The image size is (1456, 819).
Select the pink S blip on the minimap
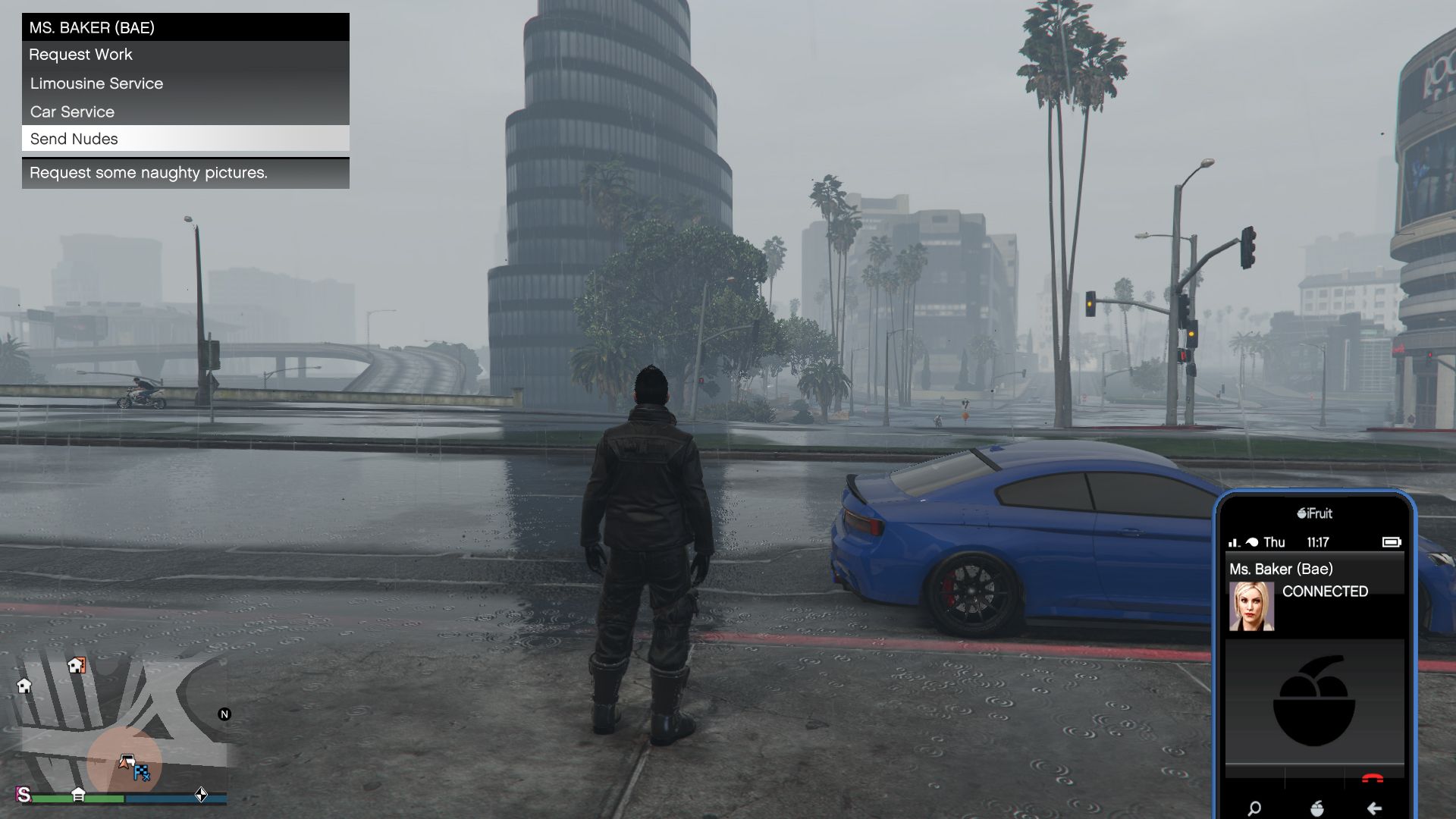[x=23, y=795]
